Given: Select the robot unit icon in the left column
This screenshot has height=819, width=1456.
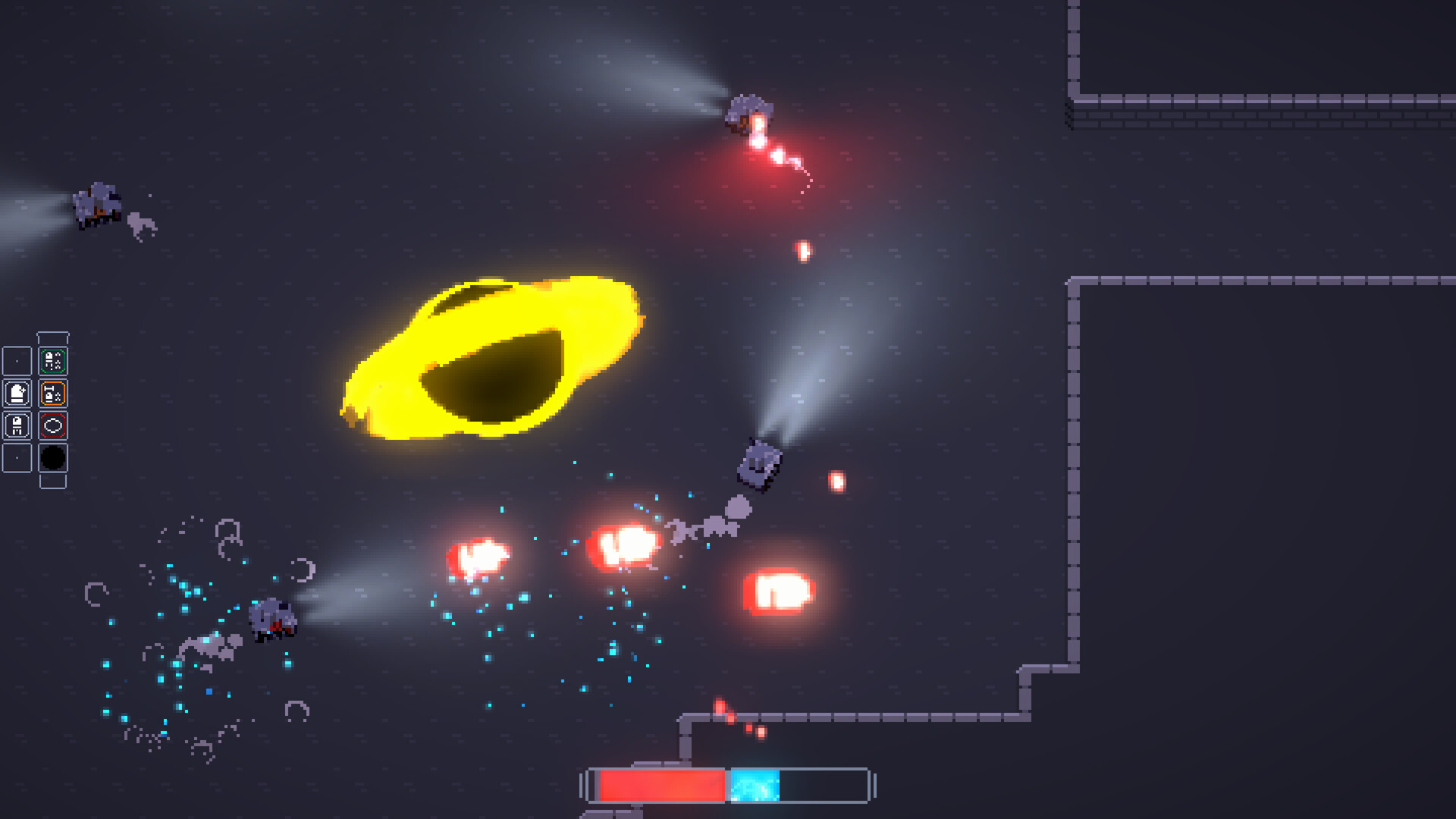Looking at the screenshot, I should click(x=17, y=425).
